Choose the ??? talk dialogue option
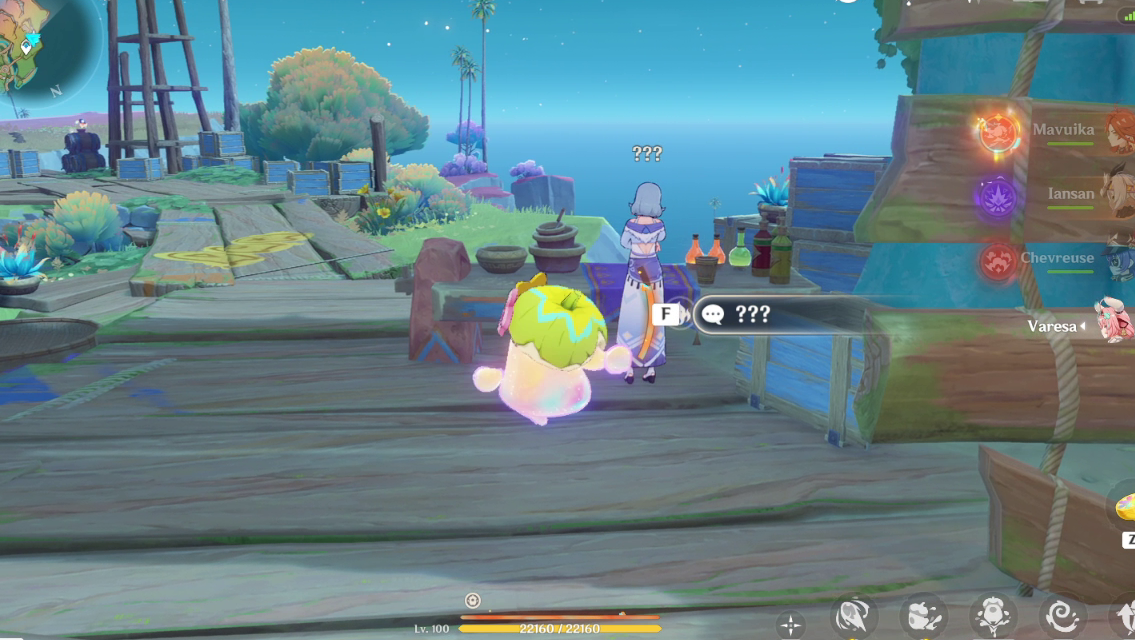Image resolution: width=1135 pixels, height=640 pixels. click(770, 315)
